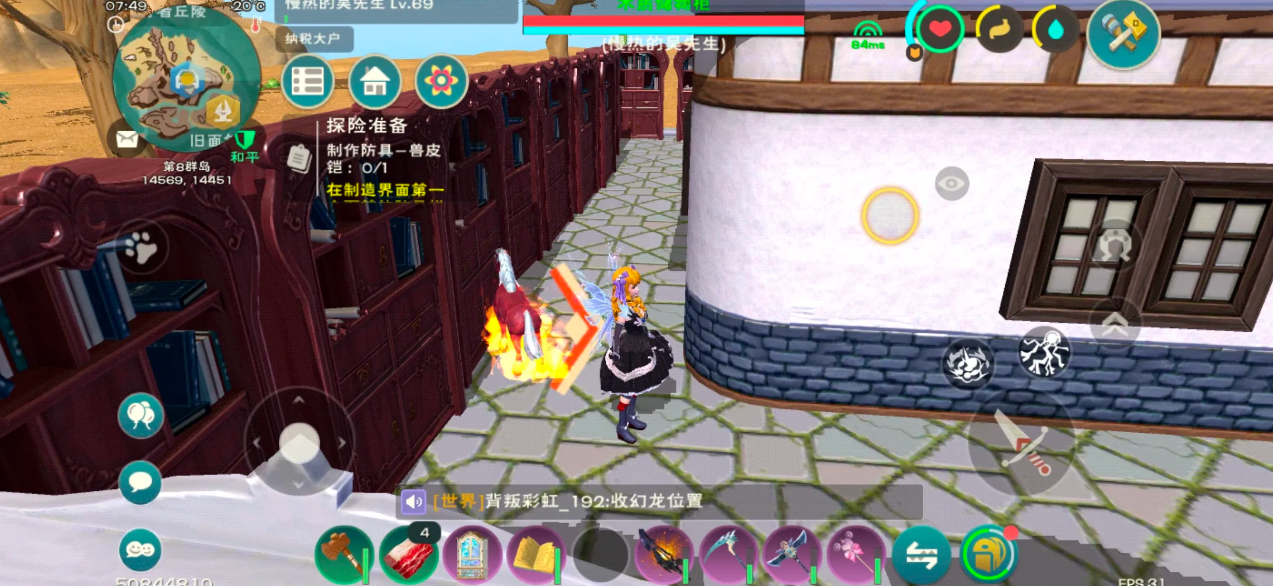Open the yellow backpack inventory
The width and height of the screenshot is (1273, 586).
pyautogui.click(x=985, y=553)
